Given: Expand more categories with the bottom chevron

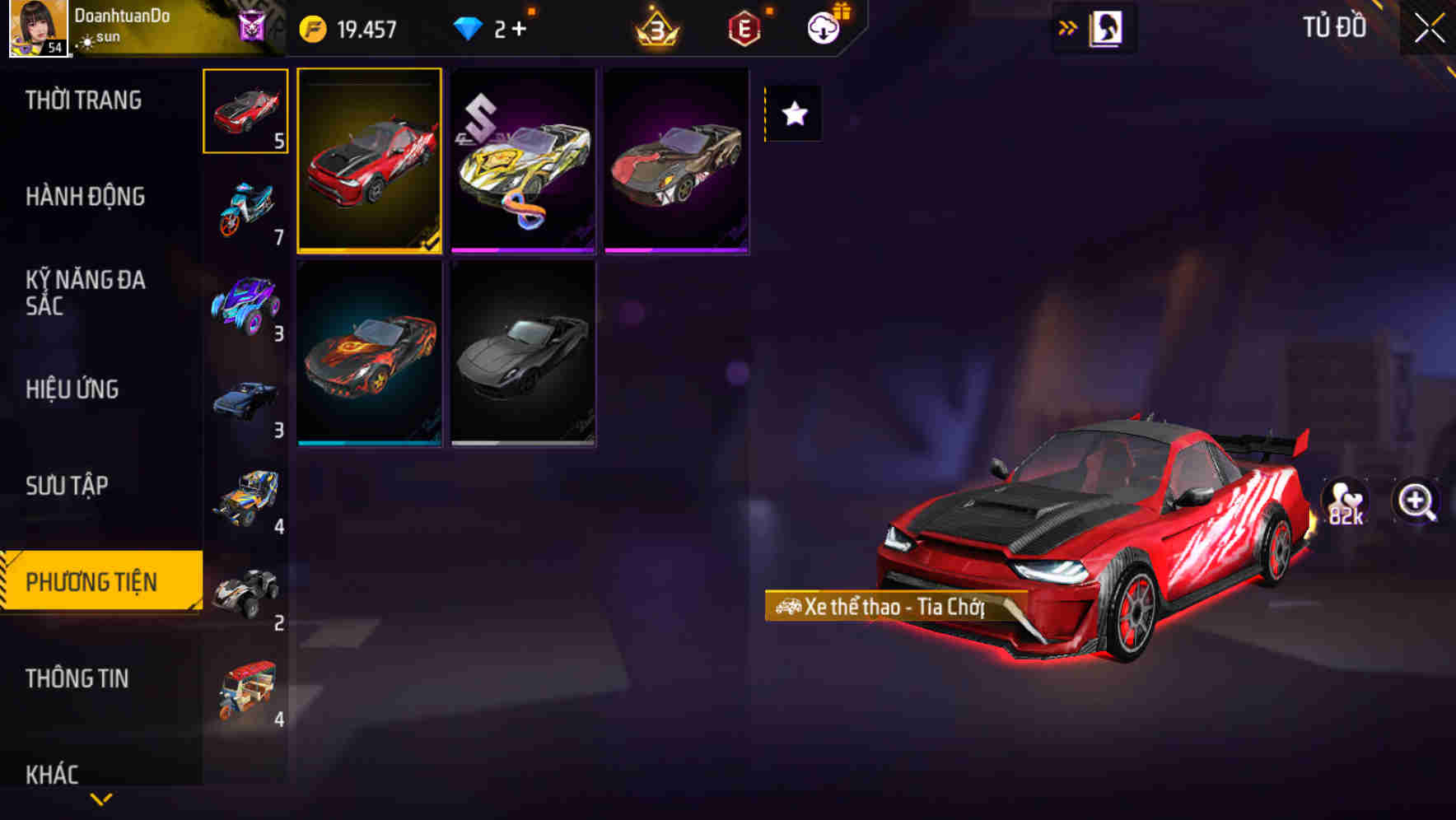Looking at the screenshot, I should (x=100, y=800).
